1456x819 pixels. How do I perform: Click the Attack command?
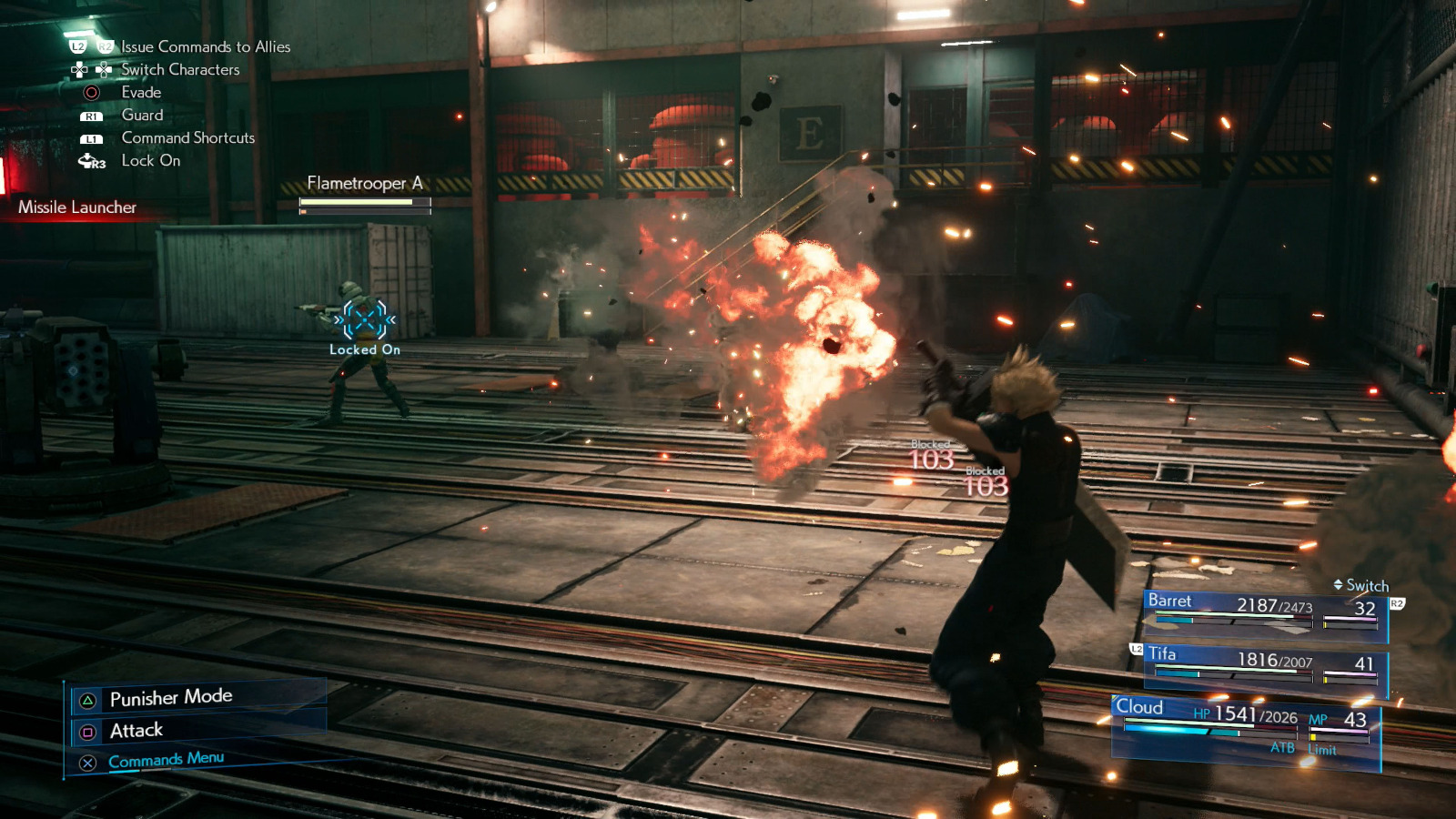pos(136,730)
